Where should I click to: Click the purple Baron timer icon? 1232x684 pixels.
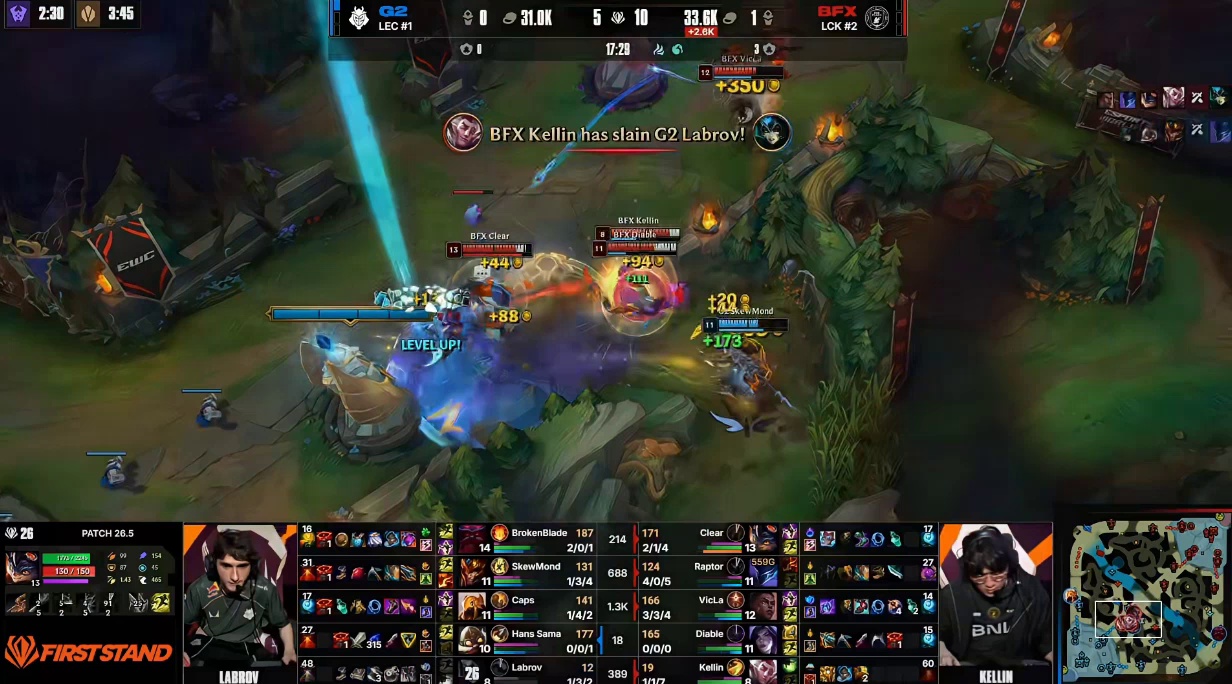coord(18,14)
